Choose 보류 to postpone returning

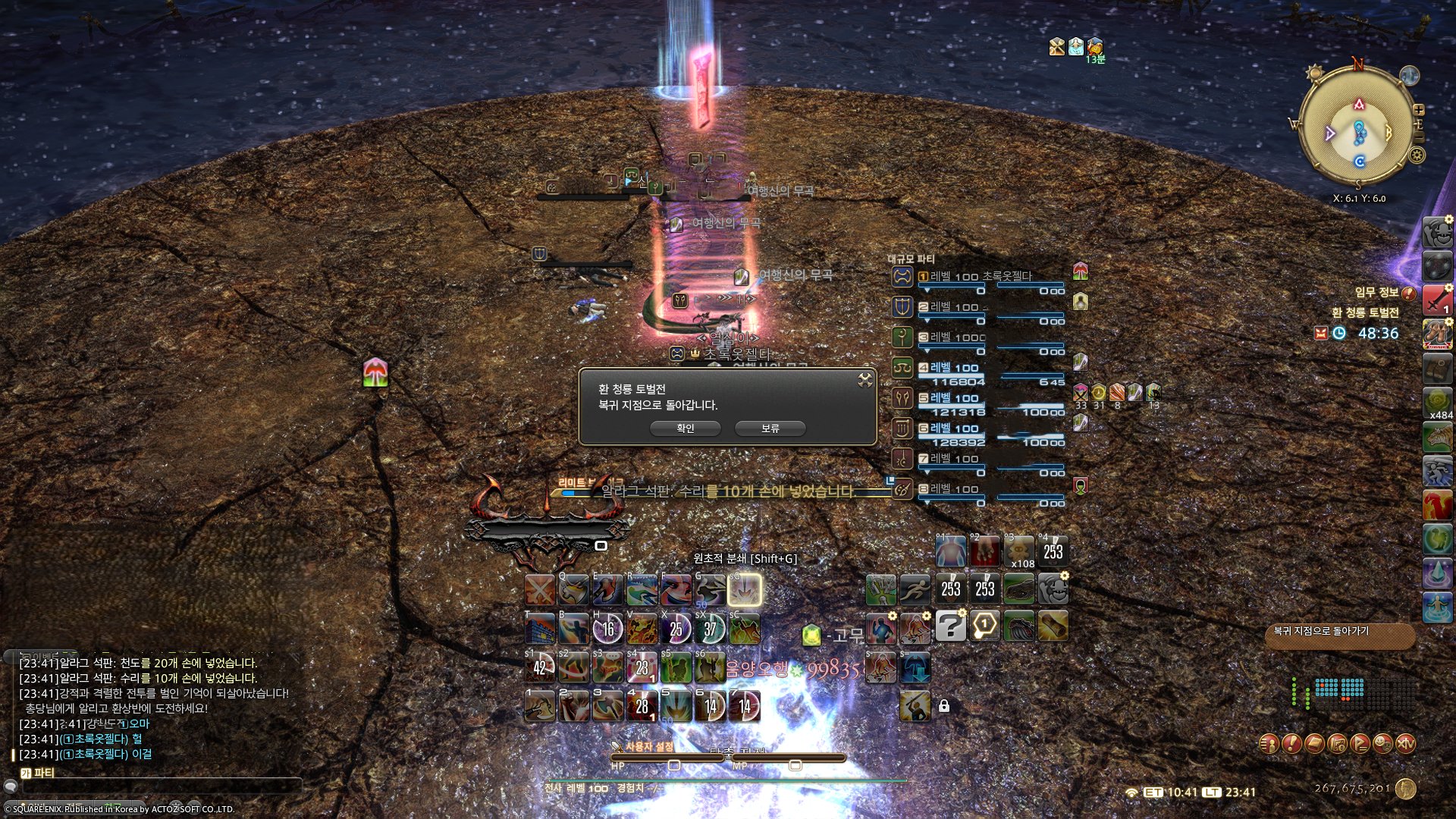[x=770, y=428]
